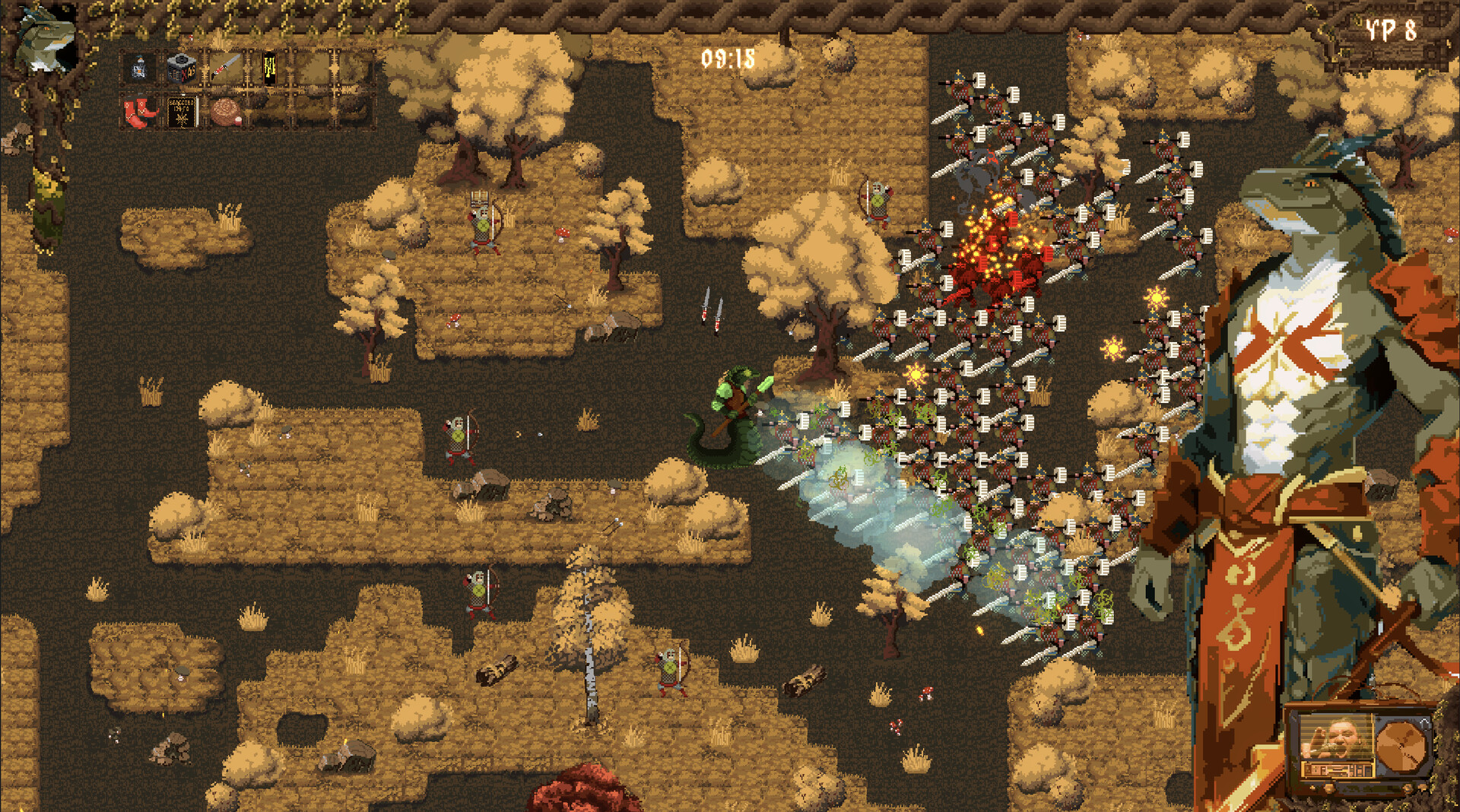This screenshot has width=1460, height=812.
Task: Click the round speaker grille on the radio
Action: (1400, 744)
